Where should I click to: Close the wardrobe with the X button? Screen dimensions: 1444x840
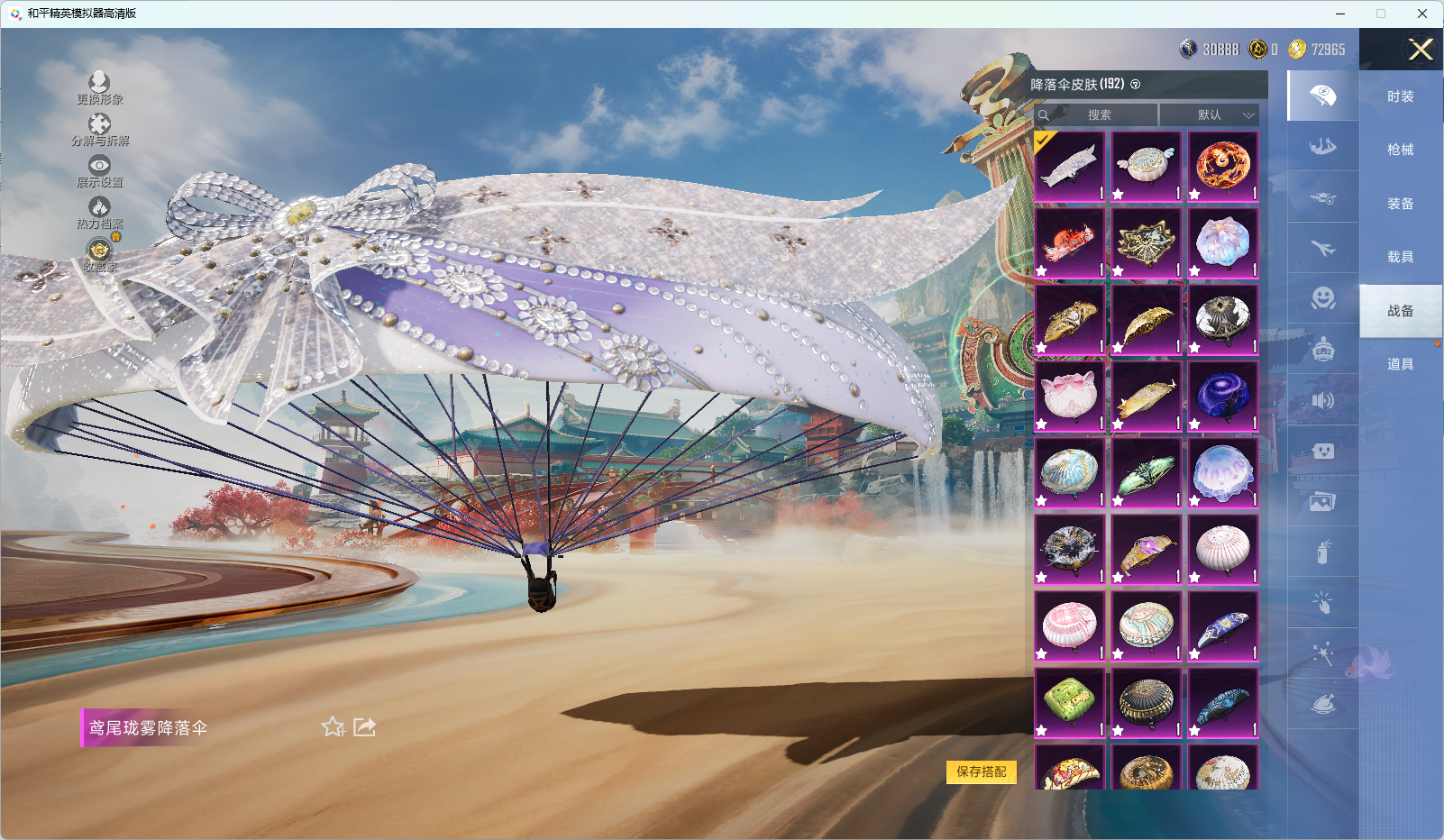pyautogui.click(x=1421, y=50)
